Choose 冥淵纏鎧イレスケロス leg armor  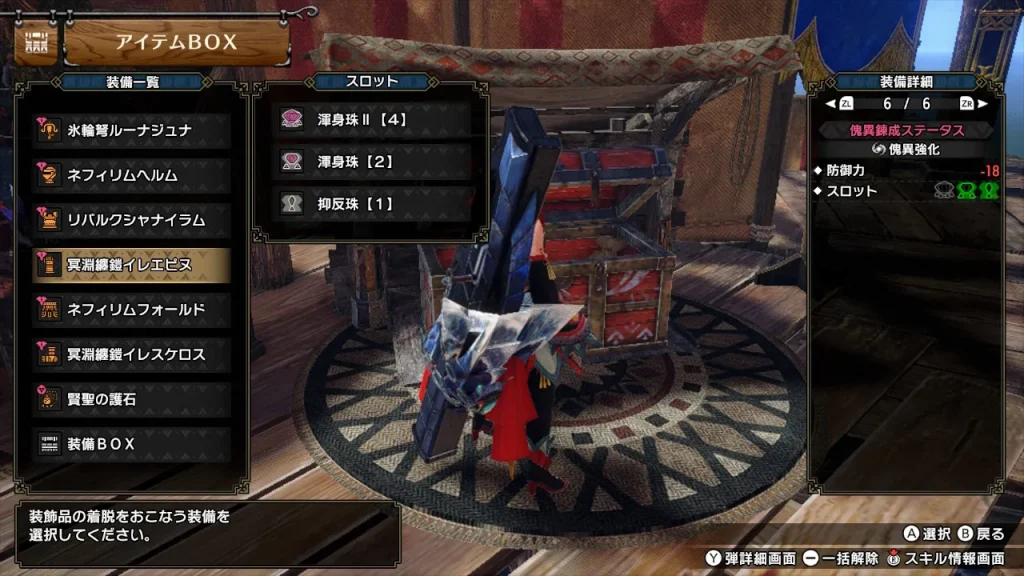click(132, 354)
